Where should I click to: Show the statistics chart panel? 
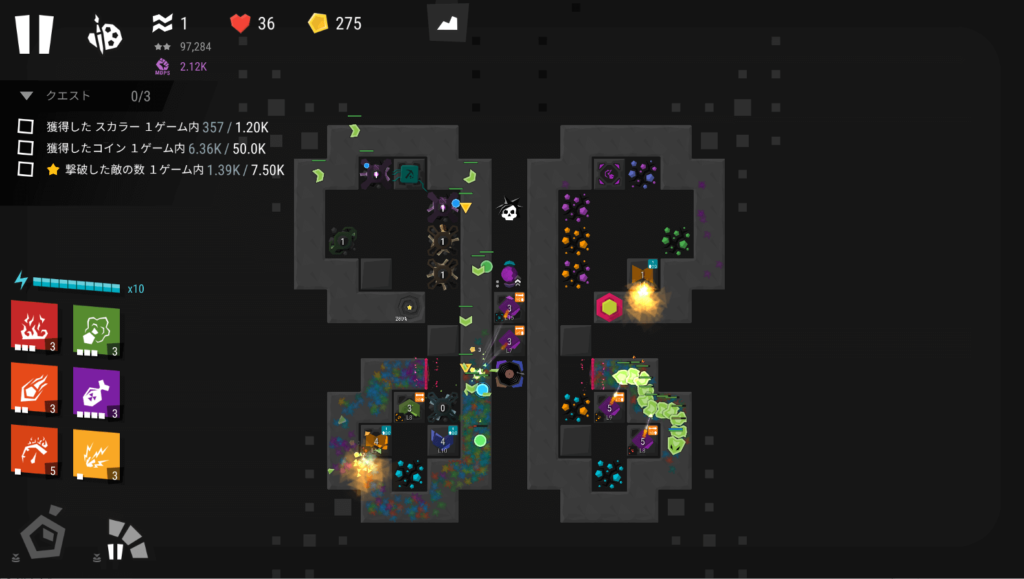click(x=448, y=22)
